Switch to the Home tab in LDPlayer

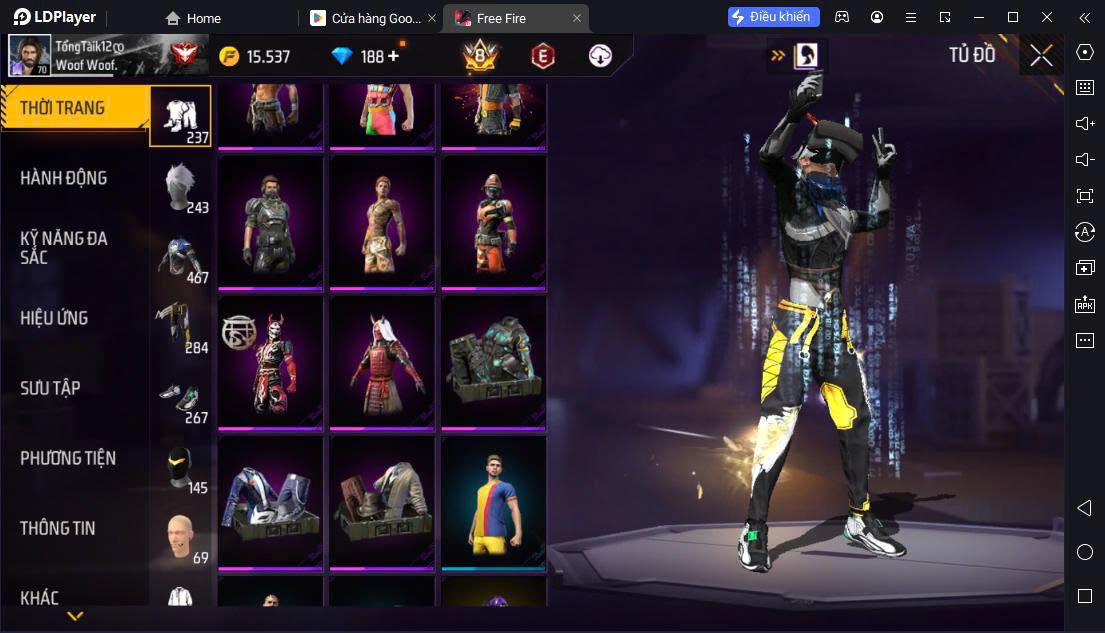194,18
